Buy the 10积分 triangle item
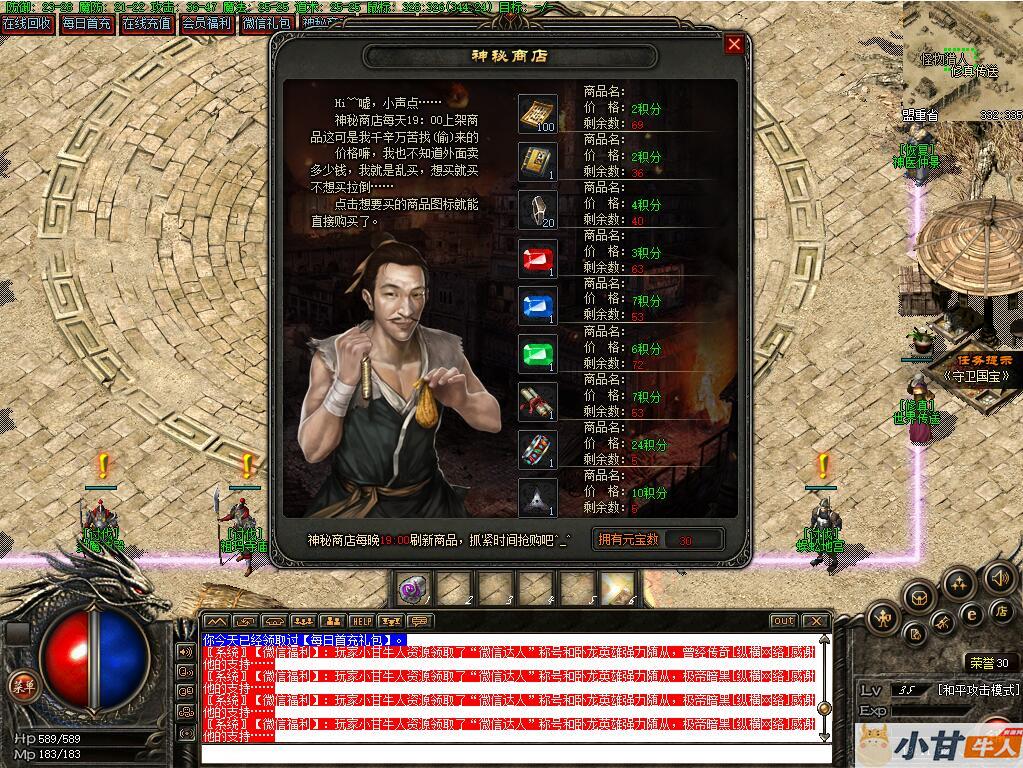This screenshot has height=768, width=1023. 538,497
